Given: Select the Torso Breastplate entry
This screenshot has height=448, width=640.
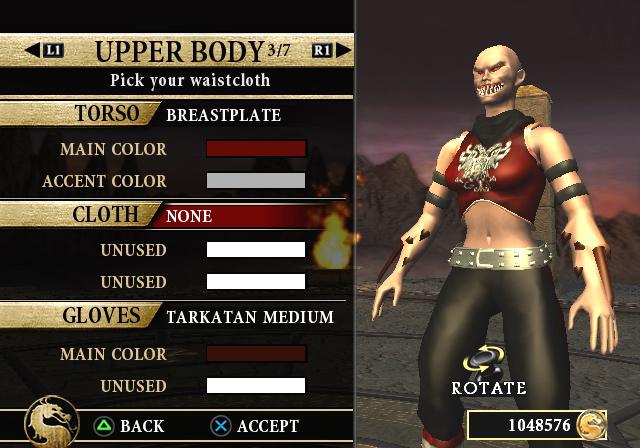Looking at the screenshot, I should click(223, 115).
